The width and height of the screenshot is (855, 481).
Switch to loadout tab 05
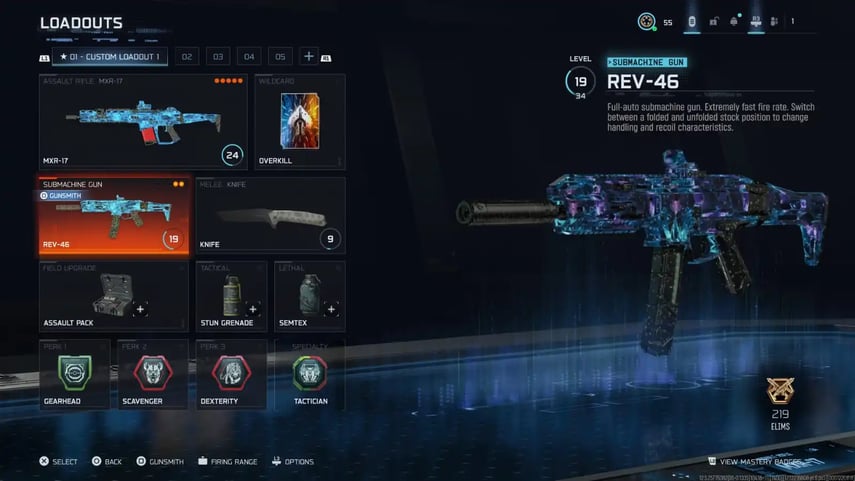[280, 57]
